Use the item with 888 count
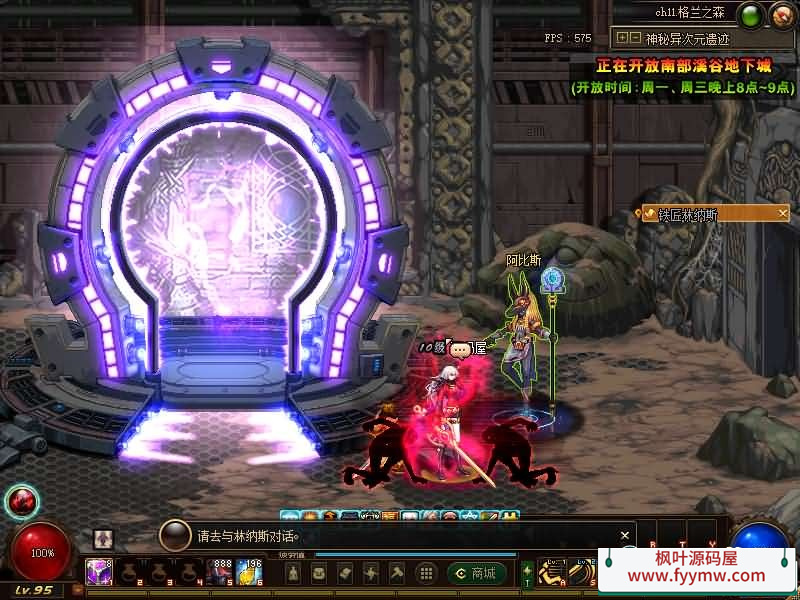The image size is (800, 600). (222, 572)
